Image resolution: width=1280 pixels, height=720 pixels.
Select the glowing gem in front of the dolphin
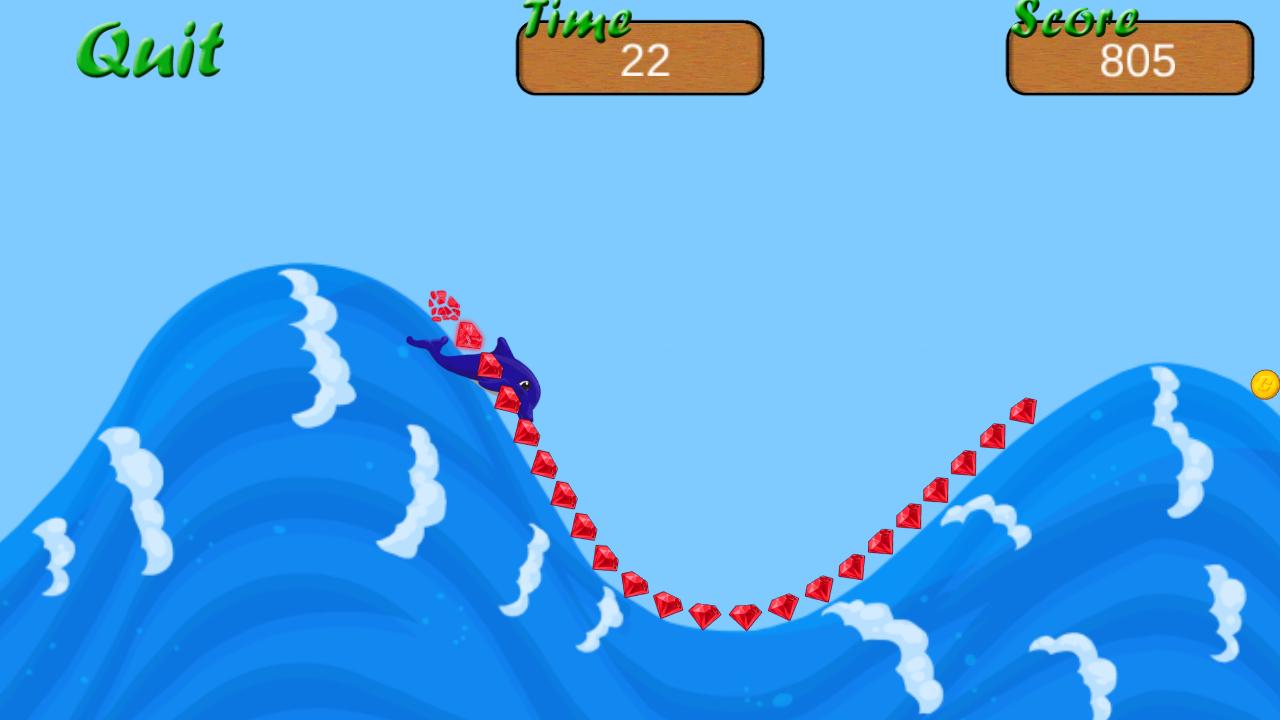pos(466,335)
